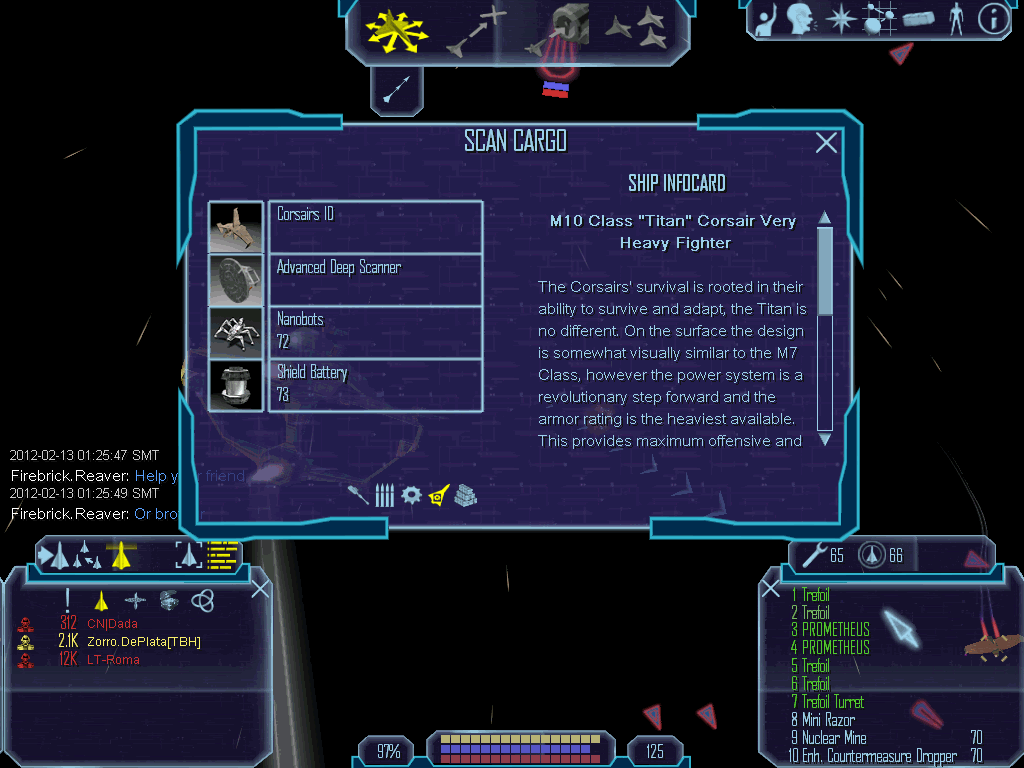The width and height of the screenshot is (1024, 768).
Task: Choose the Nanobots cargo row
Action: pyautogui.click(x=375, y=331)
